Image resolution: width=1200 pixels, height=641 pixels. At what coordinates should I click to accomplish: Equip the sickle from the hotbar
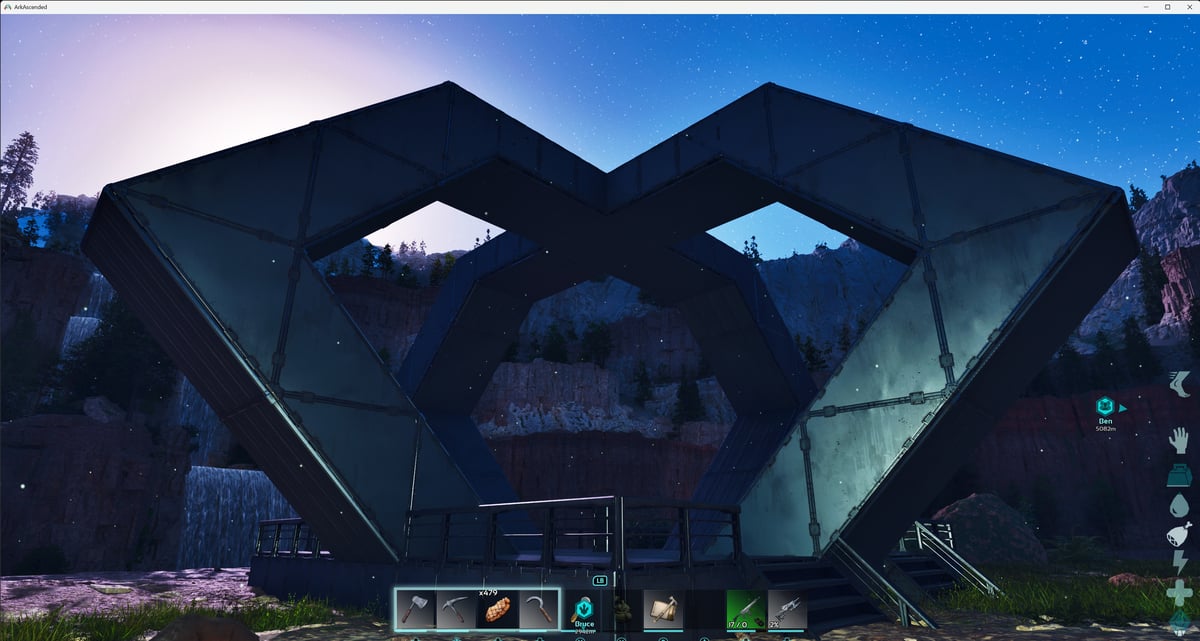pyautogui.click(x=538, y=609)
